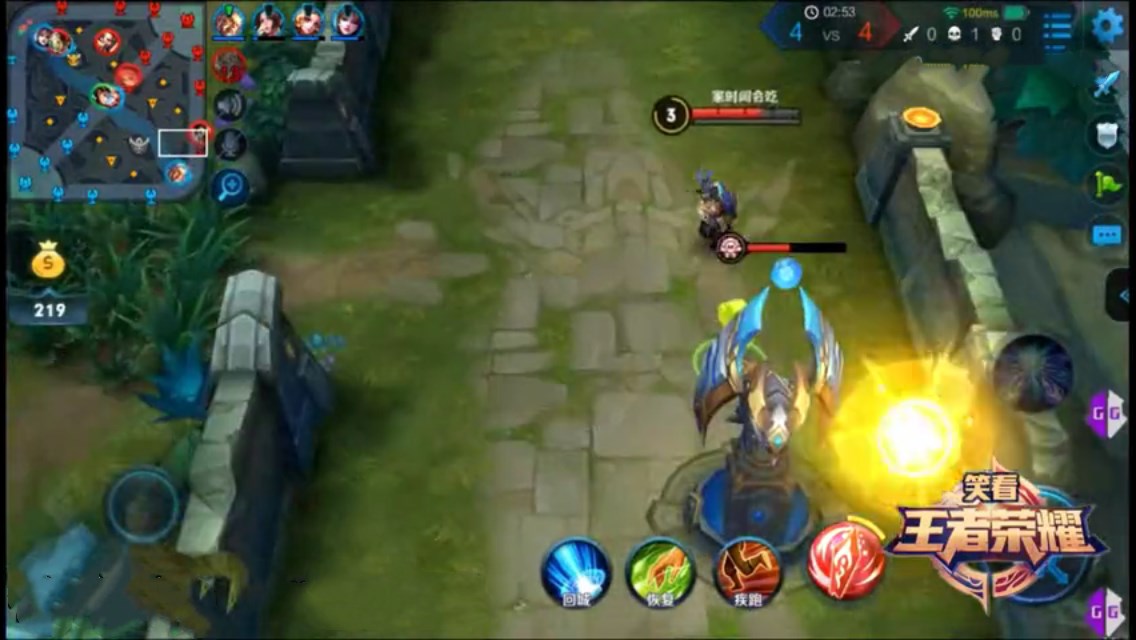Open the gold shop money bag

pos(48,263)
